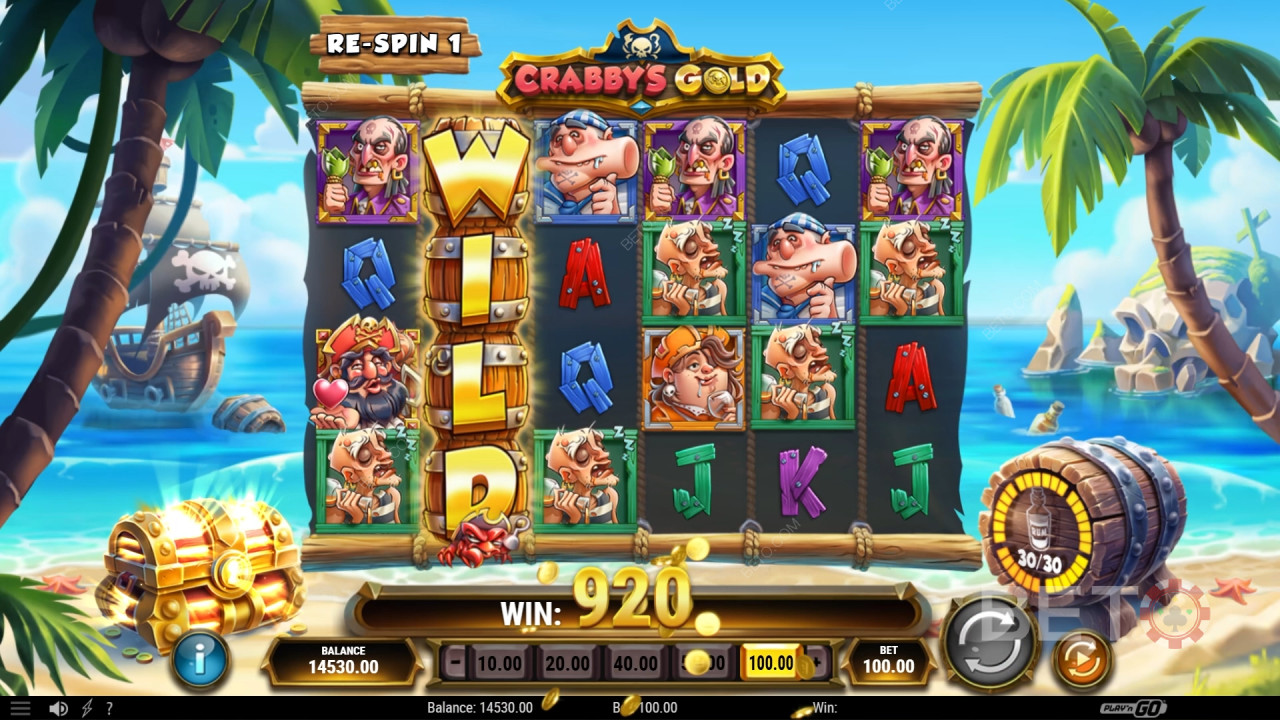
Task: Toggle fast play lightning bolt icon
Action: pyautogui.click(x=87, y=708)
